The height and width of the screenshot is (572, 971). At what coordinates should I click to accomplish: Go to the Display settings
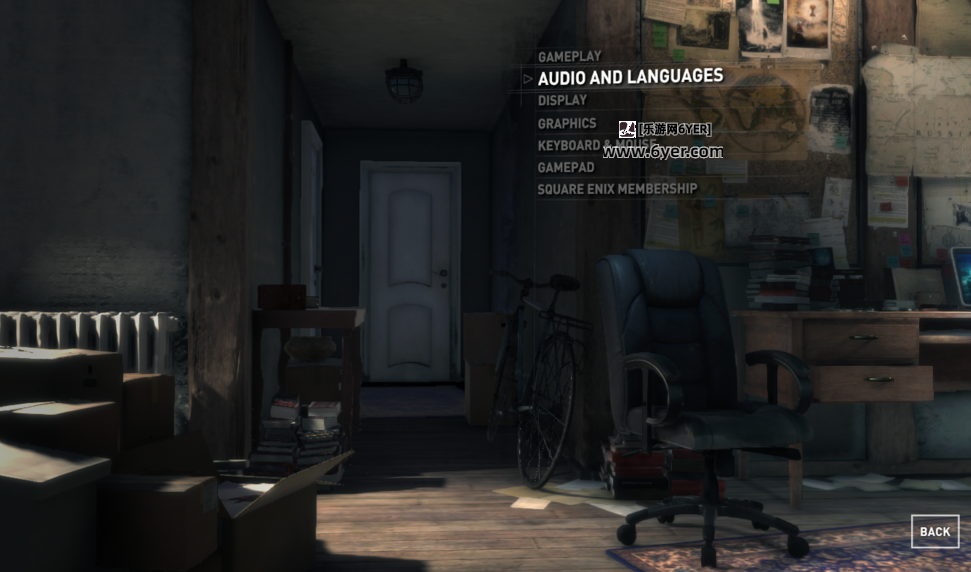pos(562,100)
